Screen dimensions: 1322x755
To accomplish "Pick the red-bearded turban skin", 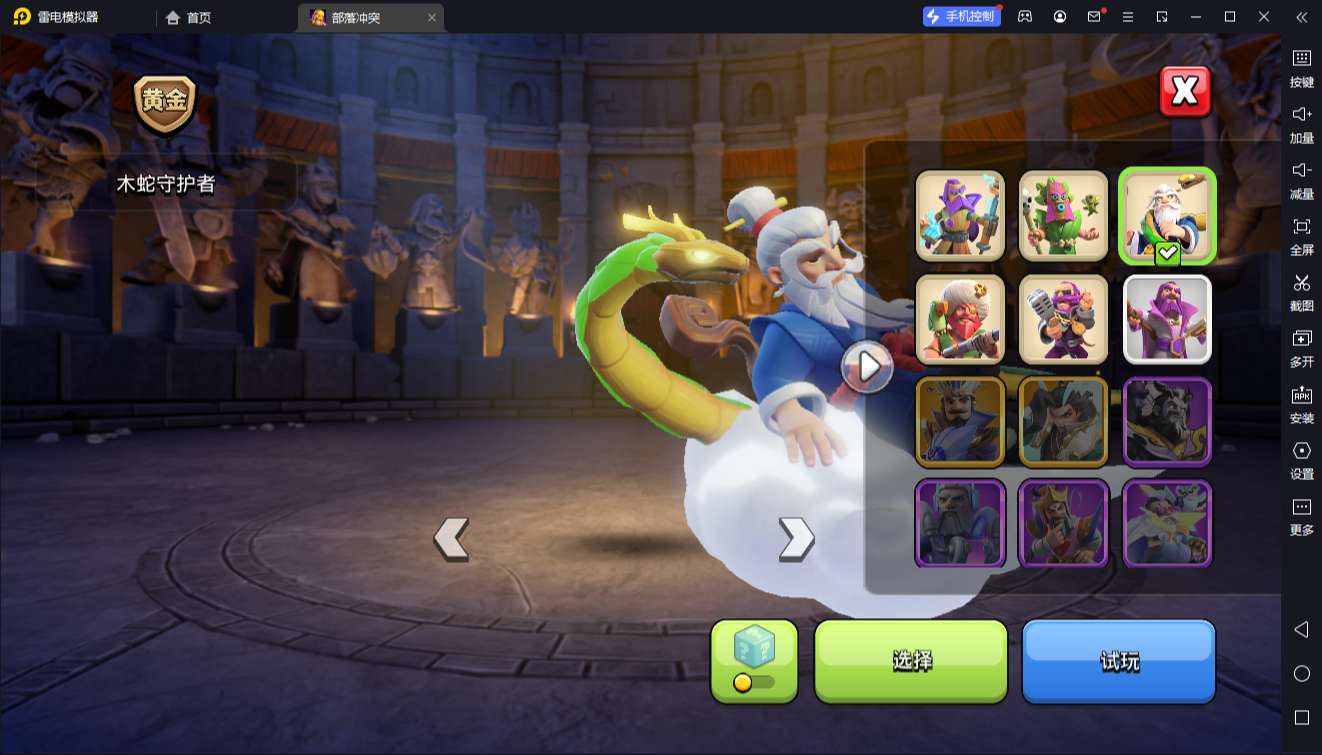I will (x=960, y=319).
